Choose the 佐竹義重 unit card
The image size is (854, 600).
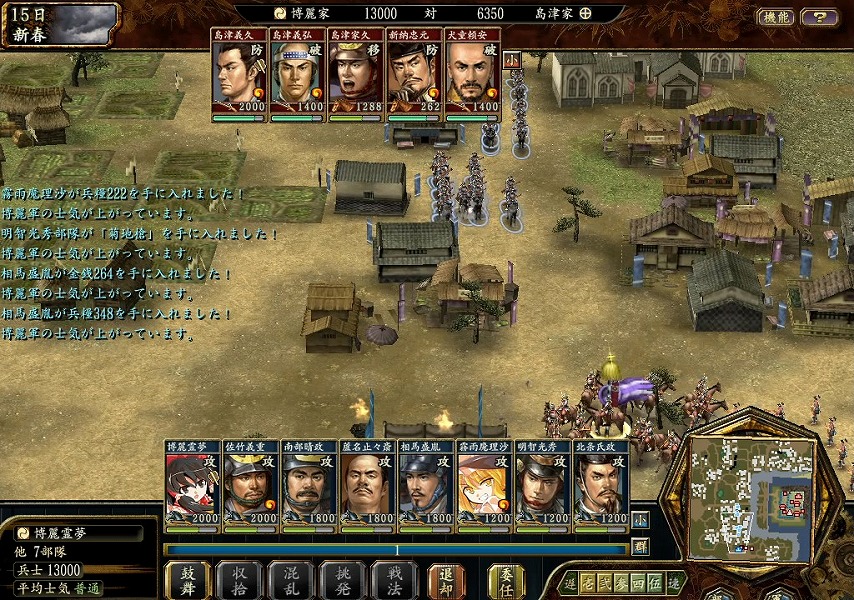250,484
